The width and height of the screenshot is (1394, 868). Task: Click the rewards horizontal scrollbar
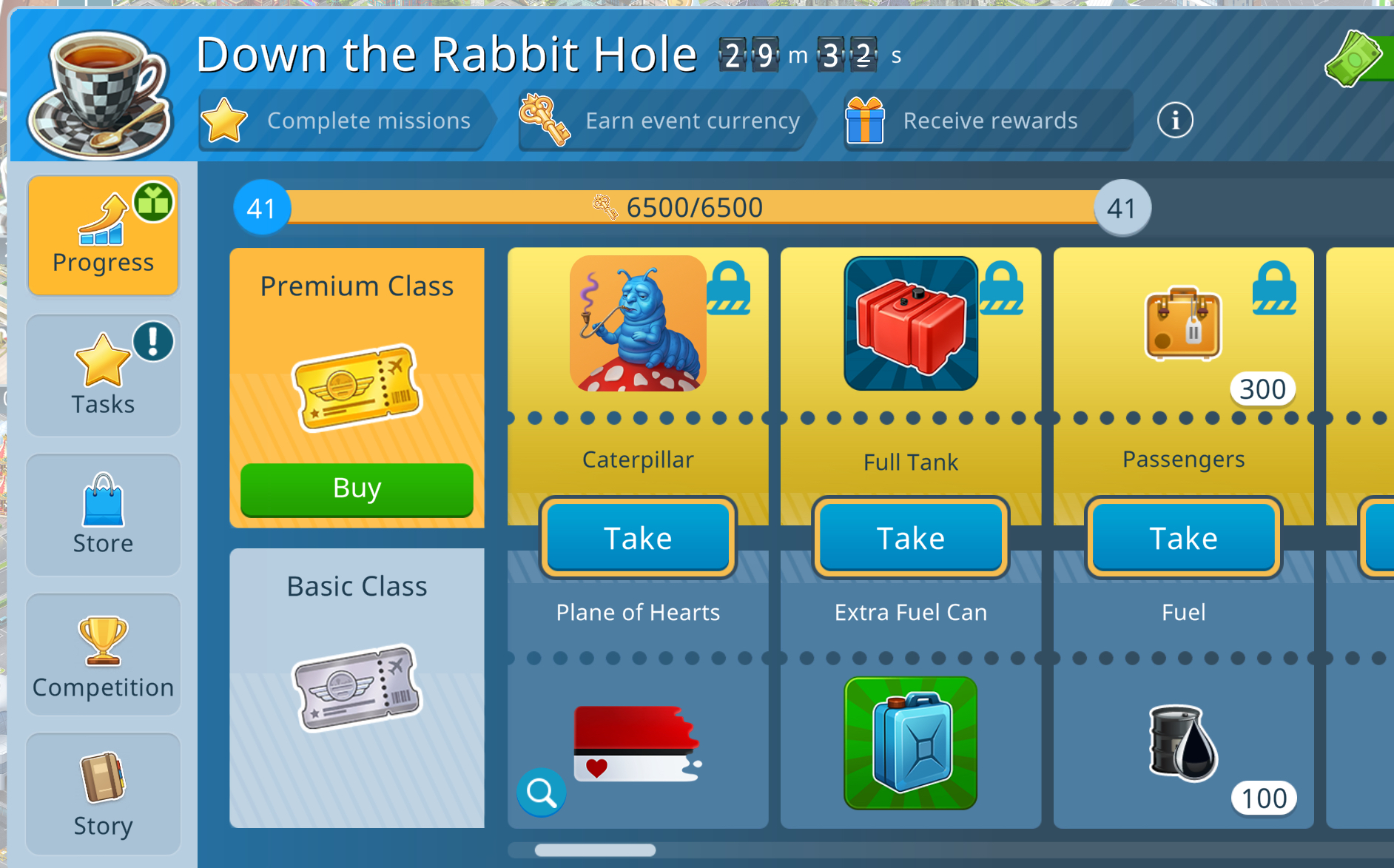pyautogui.click(x=595, y=850)
